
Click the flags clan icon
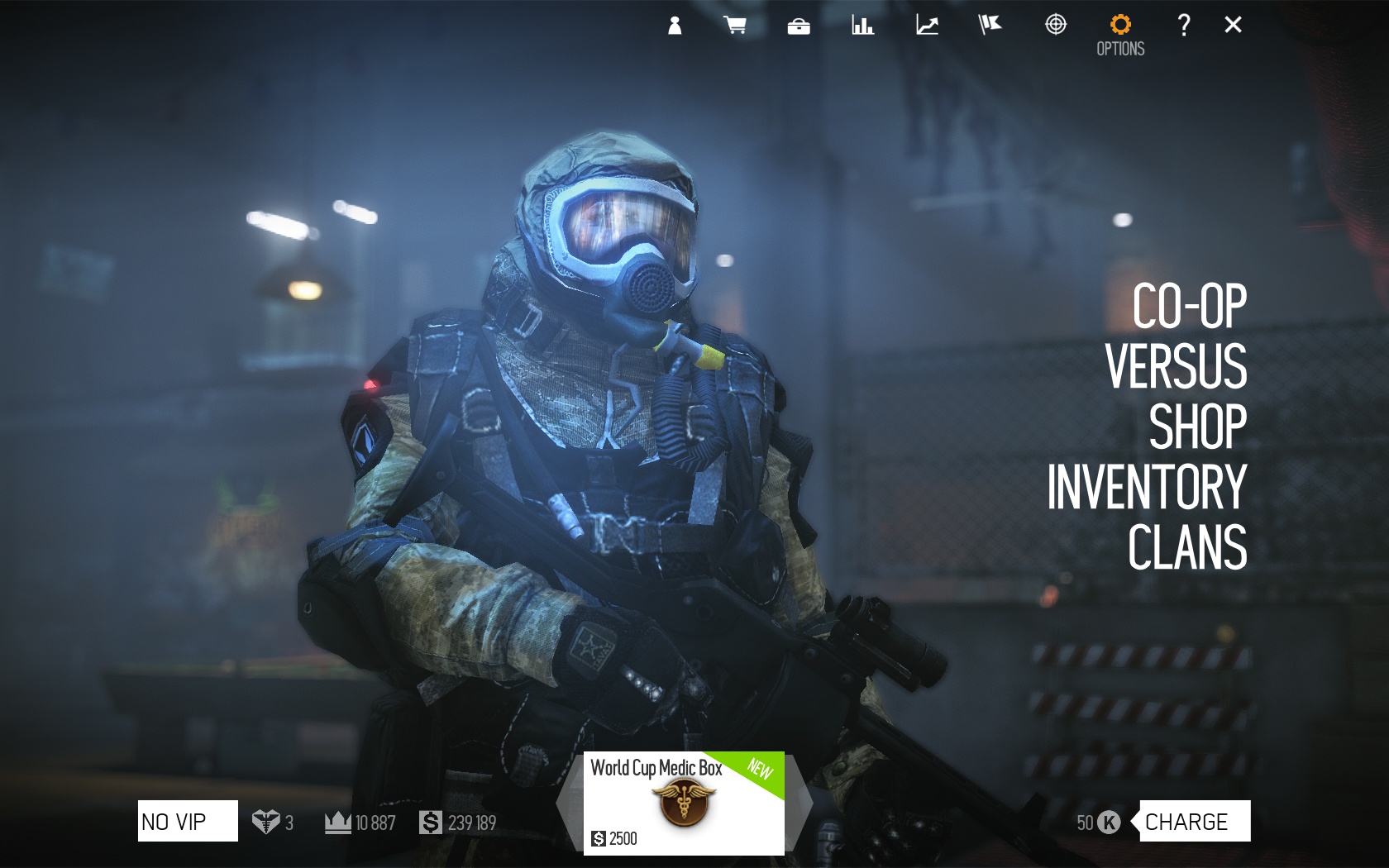(x=990, y=26)
